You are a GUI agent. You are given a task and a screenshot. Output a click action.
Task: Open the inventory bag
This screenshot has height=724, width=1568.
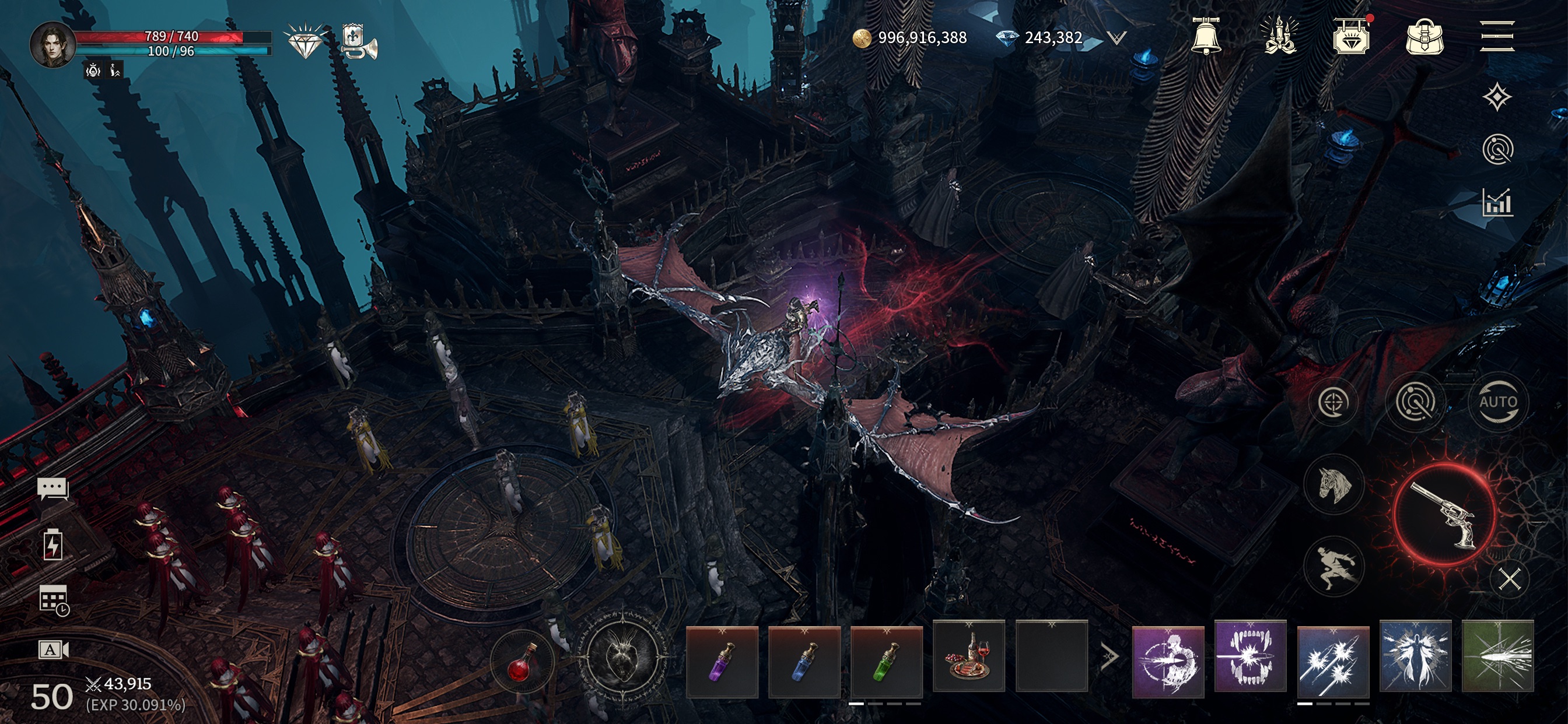pos(1424,37)
